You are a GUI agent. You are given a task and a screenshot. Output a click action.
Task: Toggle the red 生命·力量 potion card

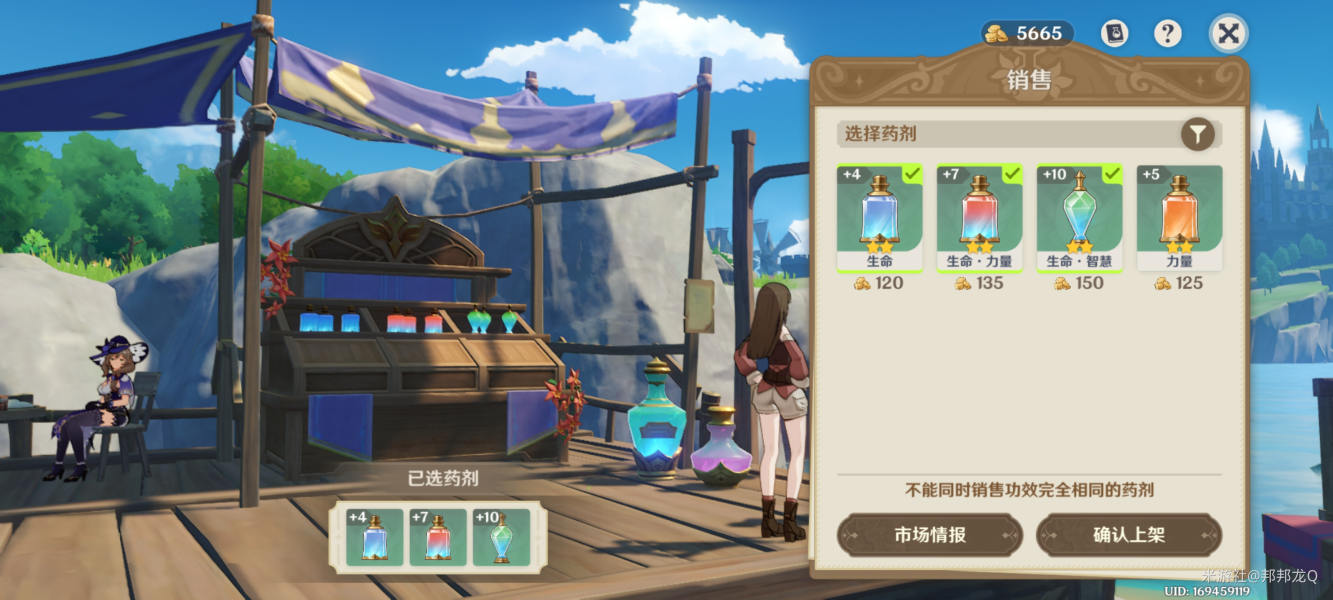tap(980, 218)
